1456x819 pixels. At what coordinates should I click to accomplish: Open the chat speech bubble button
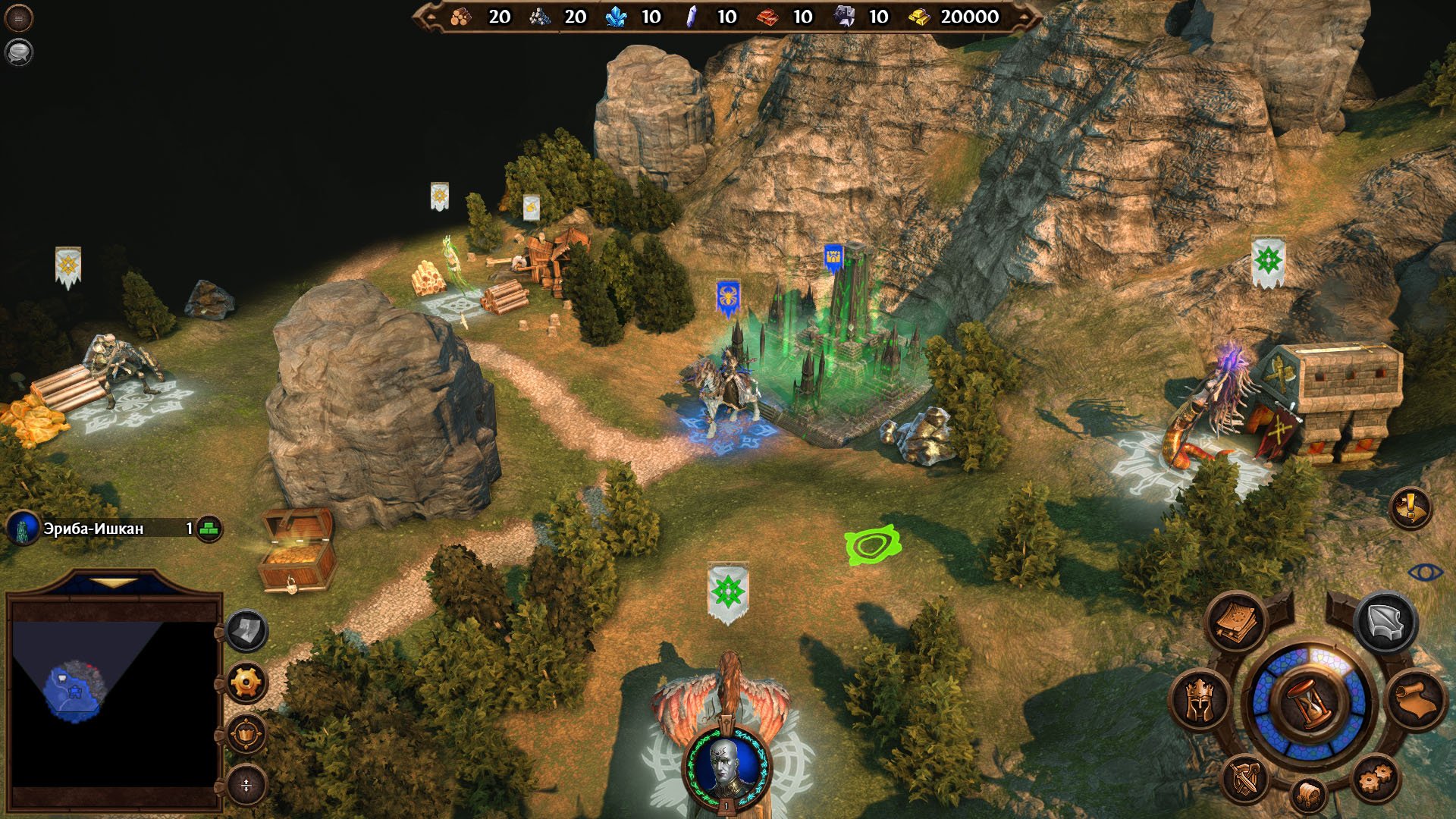[19, 52]
